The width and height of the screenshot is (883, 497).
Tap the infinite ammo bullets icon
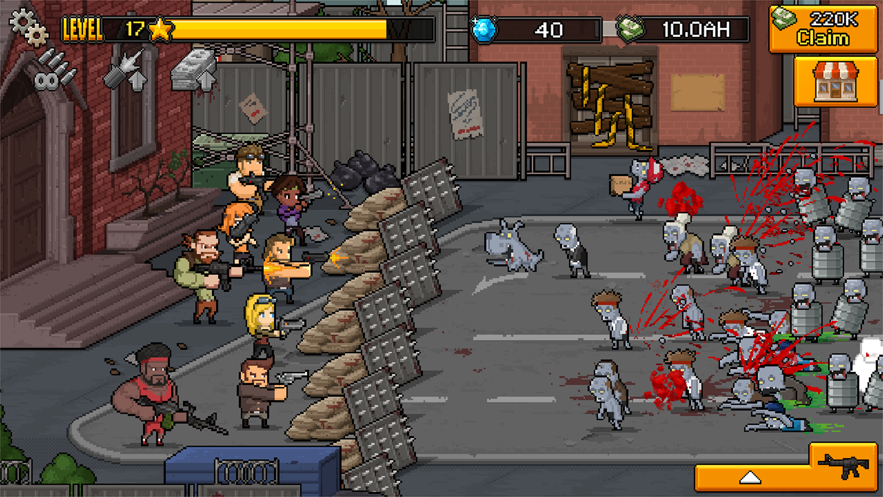pos(54,70)
